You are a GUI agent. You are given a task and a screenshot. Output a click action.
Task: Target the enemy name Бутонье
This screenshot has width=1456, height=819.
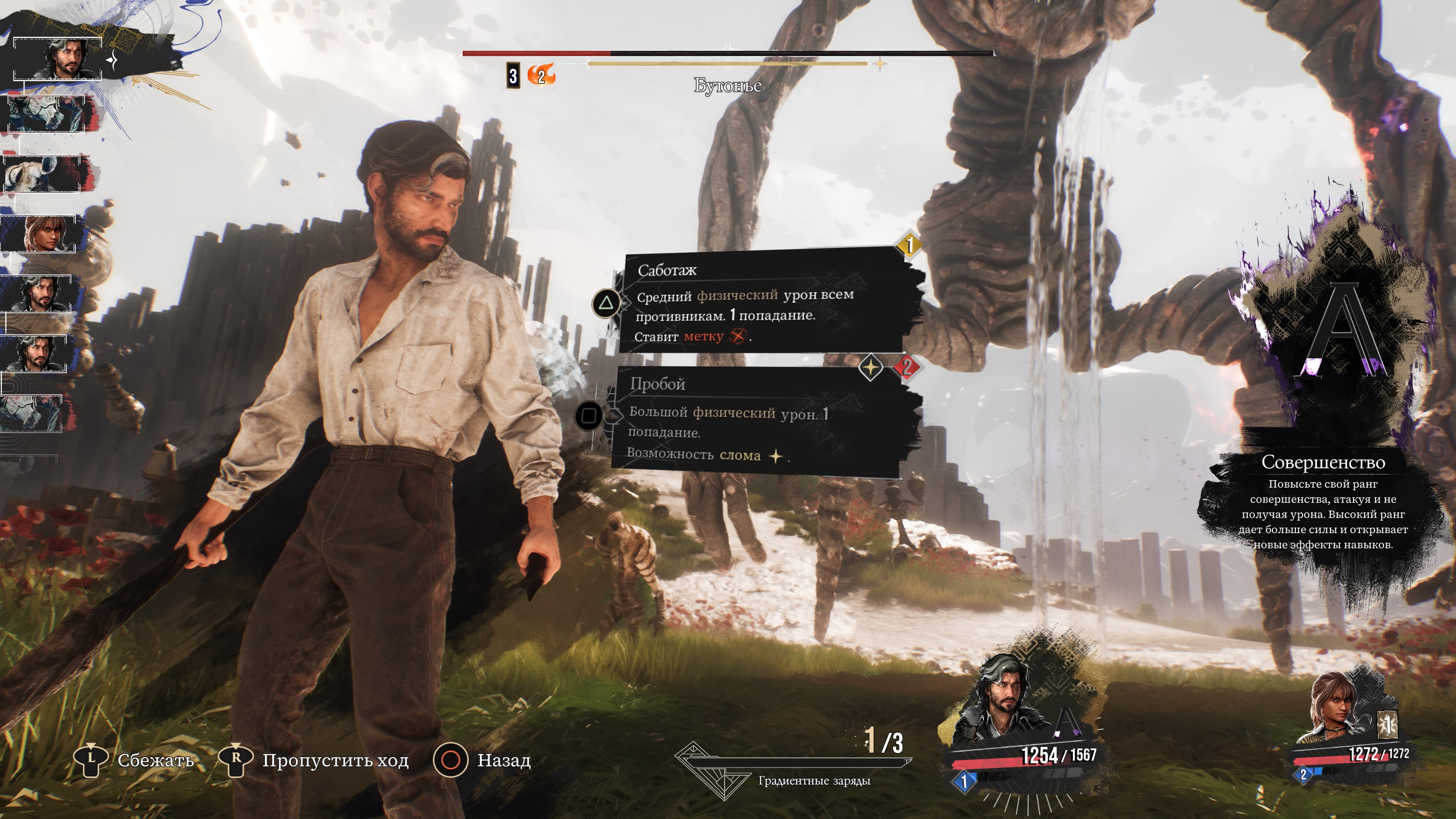728,86
